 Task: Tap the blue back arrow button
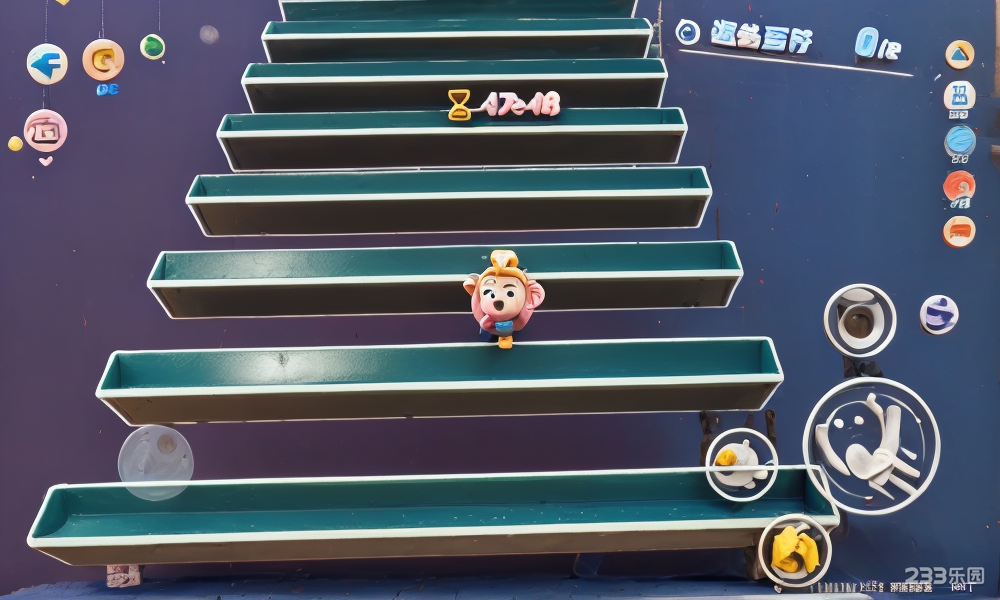[46, 64]
